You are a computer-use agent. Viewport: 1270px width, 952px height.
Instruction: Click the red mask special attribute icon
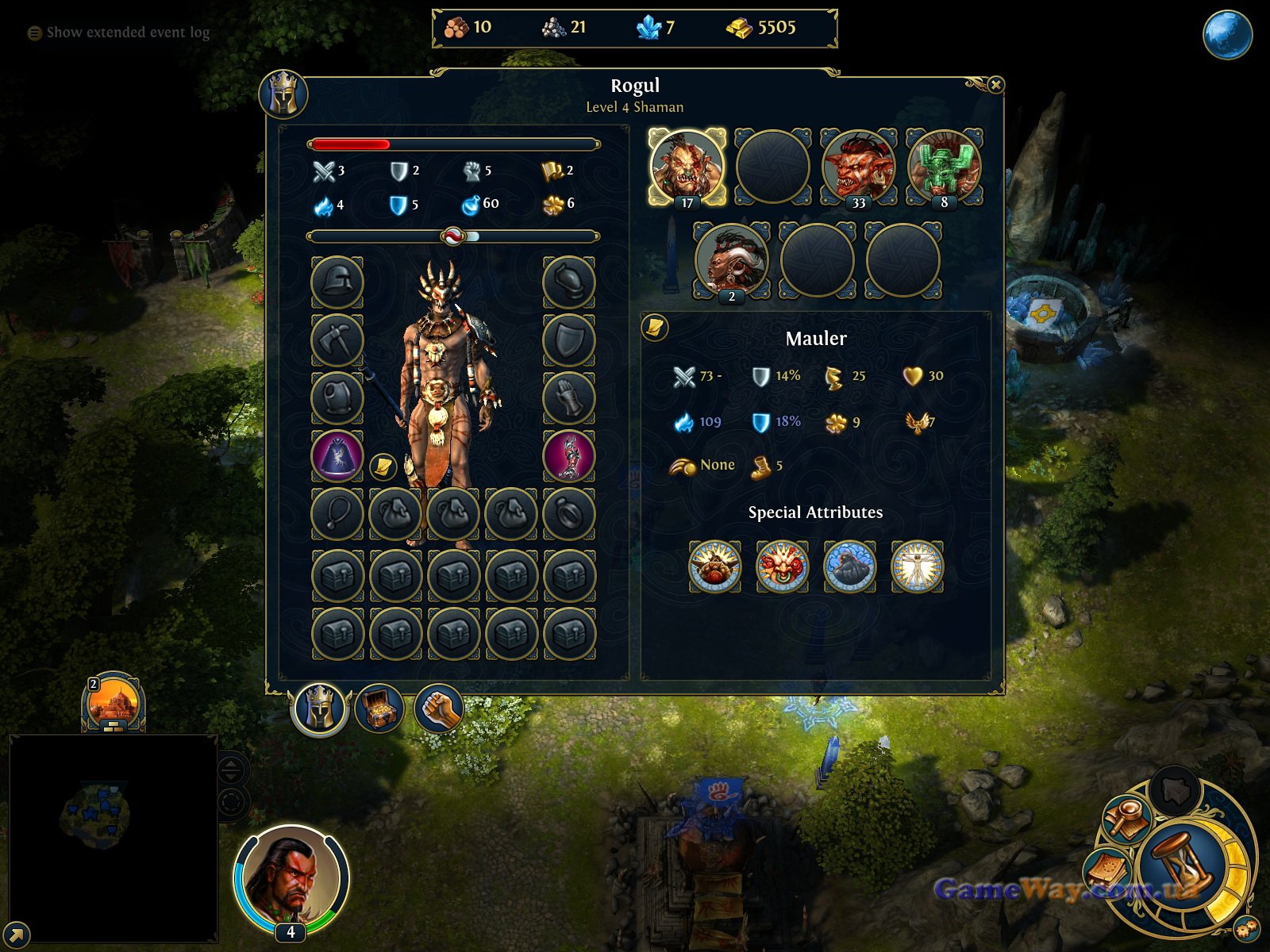pos(782,566)
